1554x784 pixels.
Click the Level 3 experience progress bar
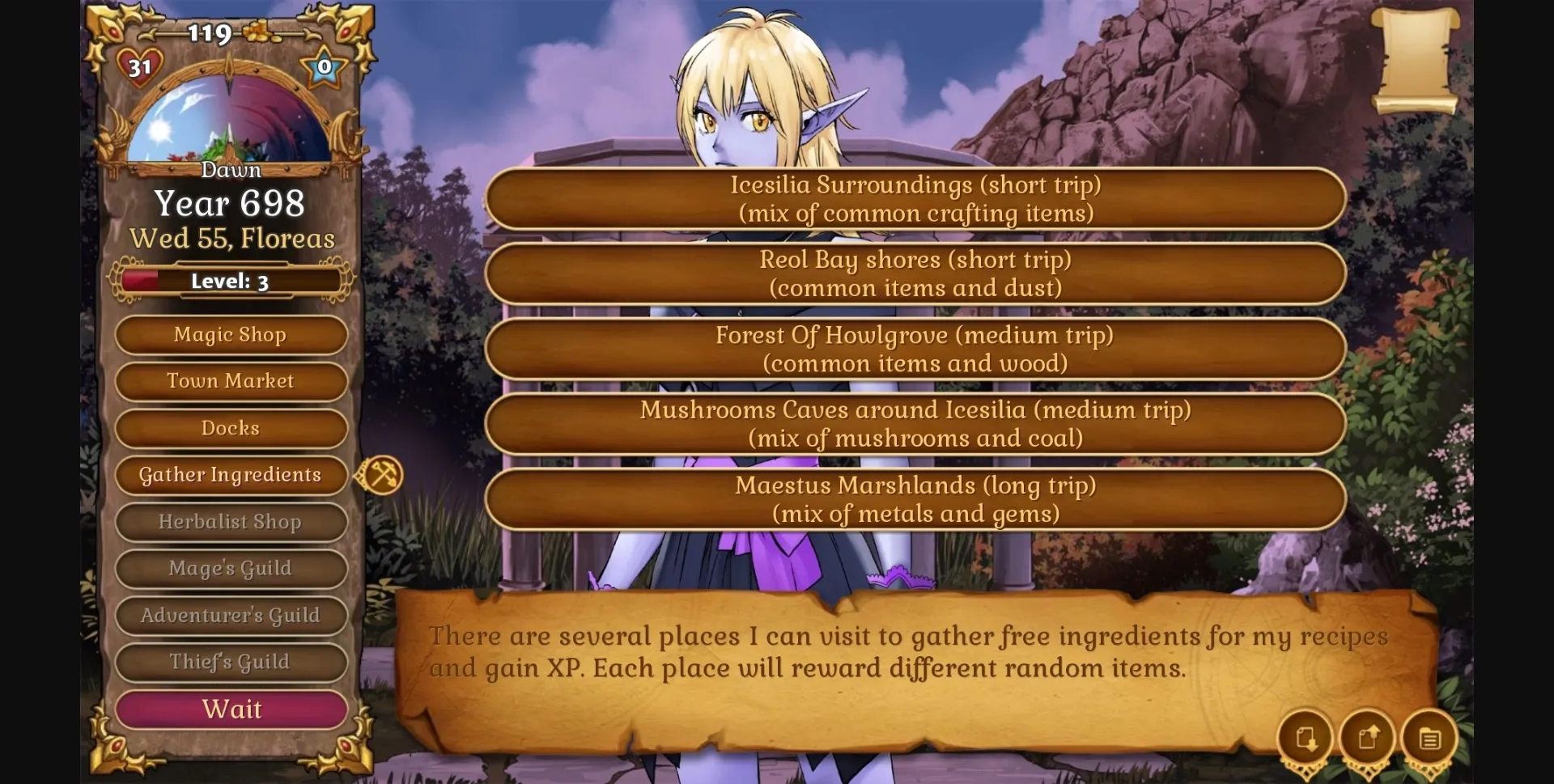[231, 281]
